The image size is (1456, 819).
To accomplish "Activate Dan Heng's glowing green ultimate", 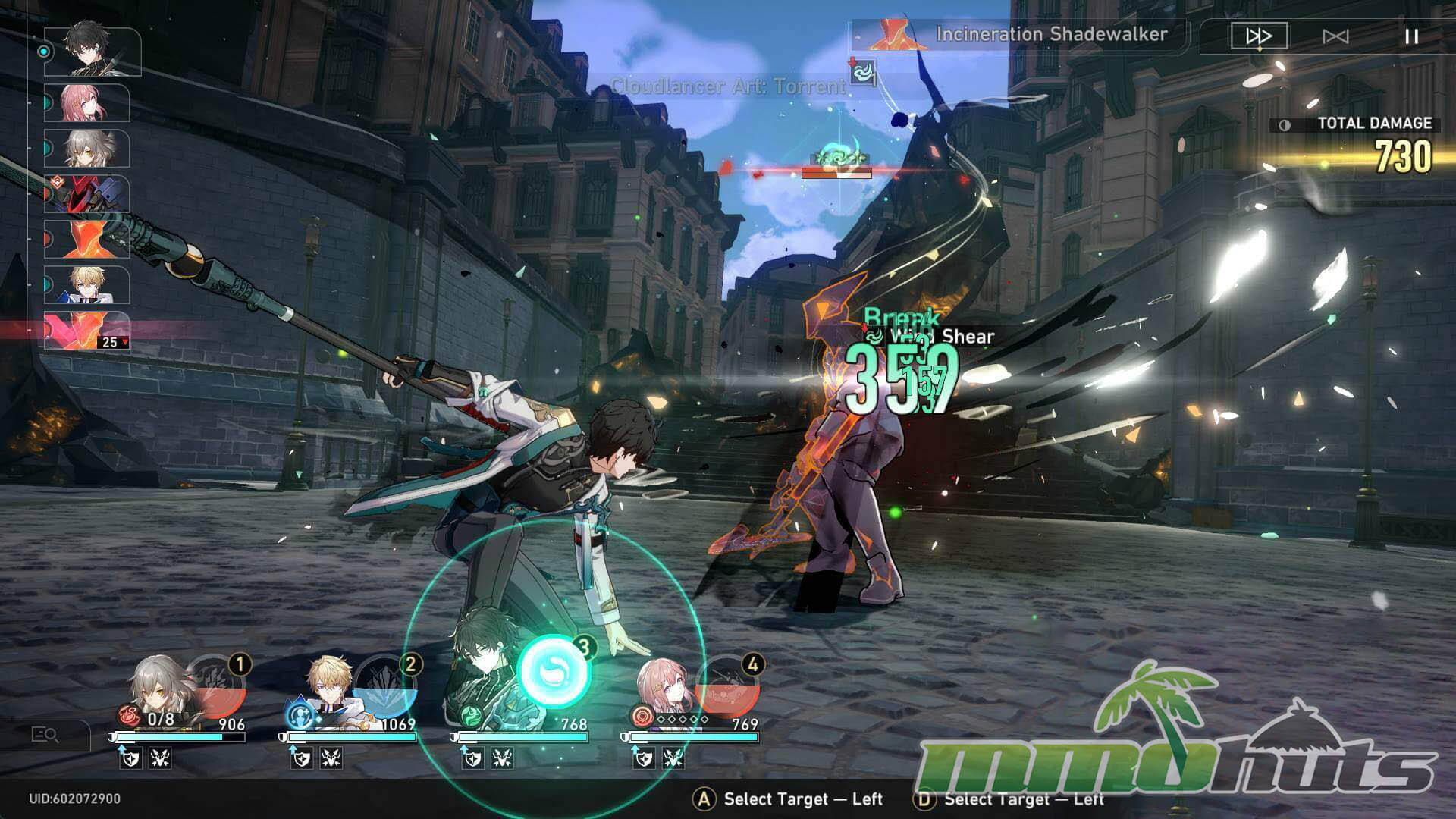I will click(554, 673).
